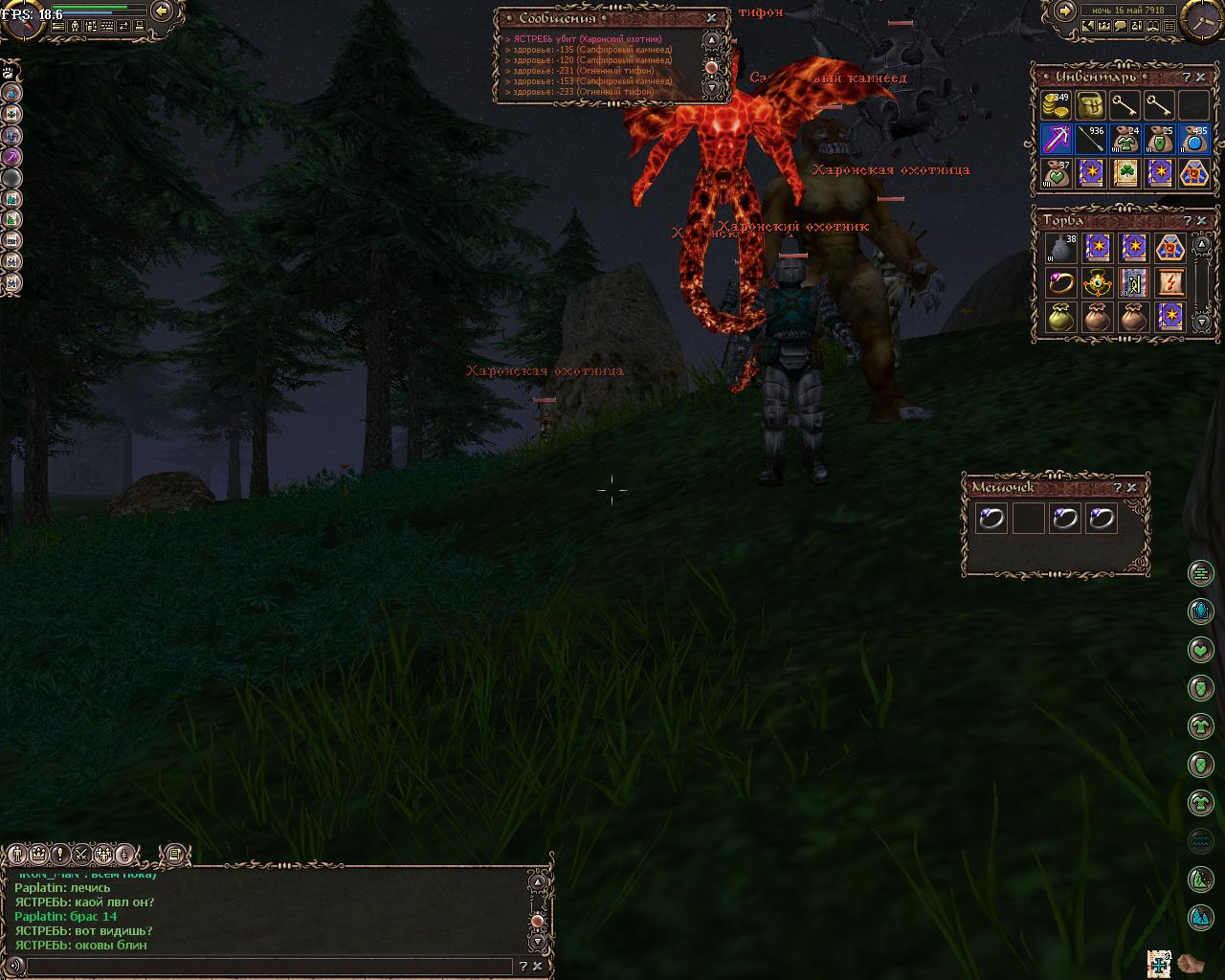Close the Мешочек pouch window
The height and width of the screenshot is (980, 1225).
(x=1131, y=487)
